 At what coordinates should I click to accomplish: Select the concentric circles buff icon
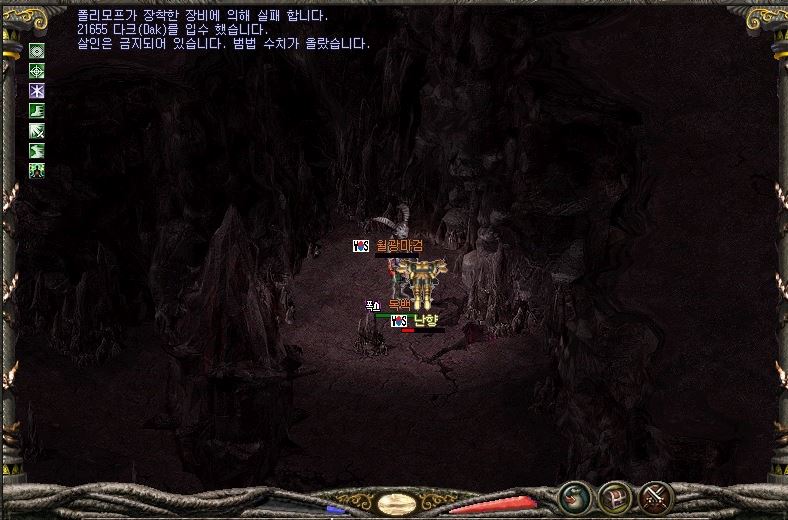click(x=37, y=51)
